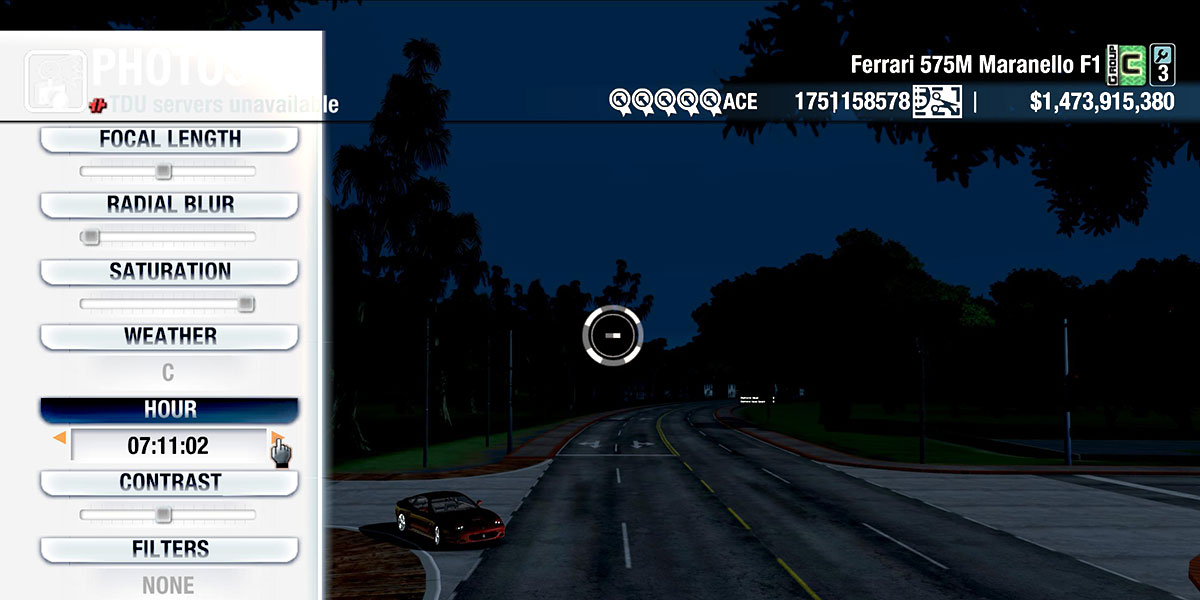This screenshot has height=600, width=1200.
Task: Click the Focal Length slider handle
Action: click(x=163, y=172)
